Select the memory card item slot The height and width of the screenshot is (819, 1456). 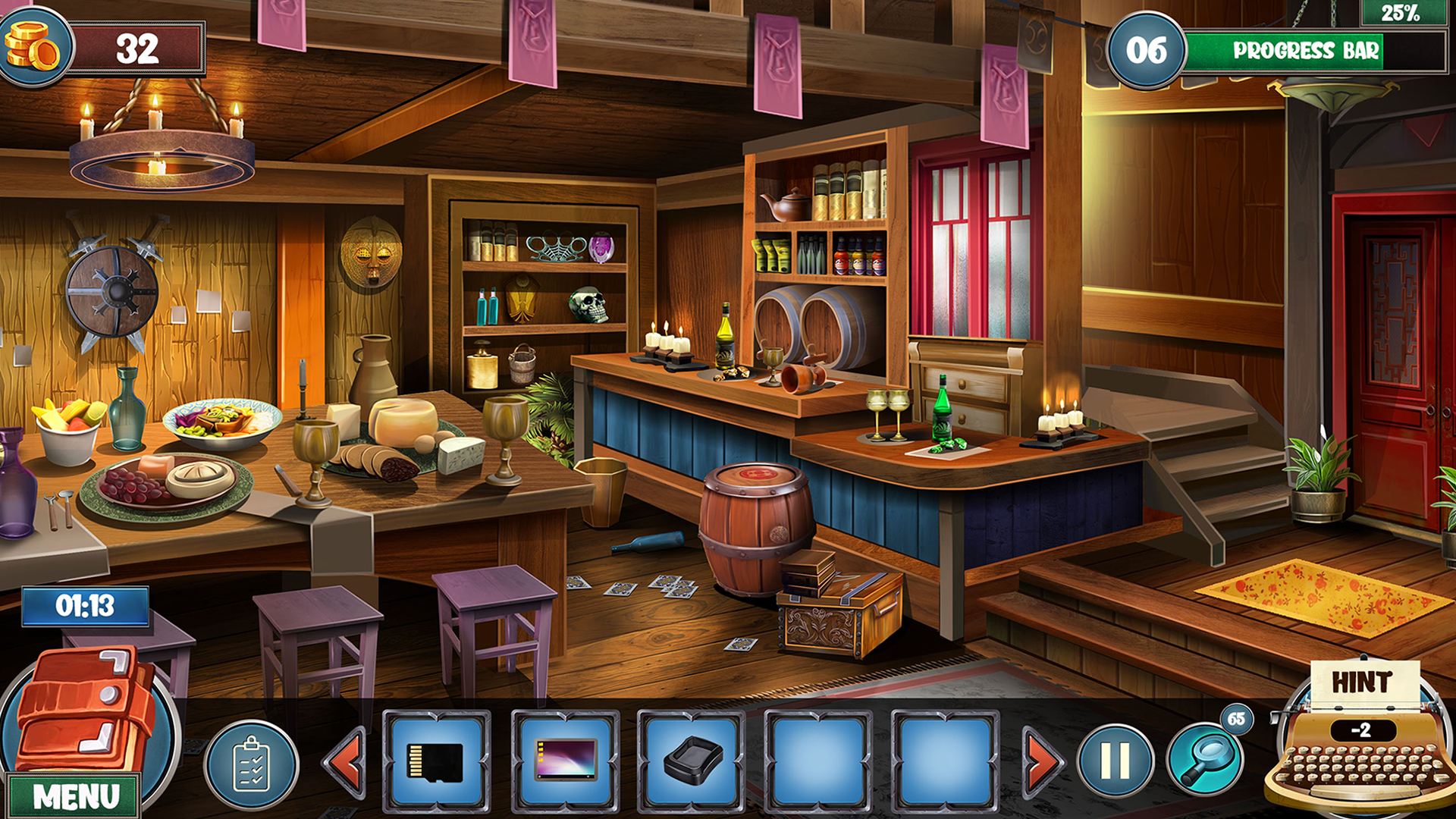436,761
